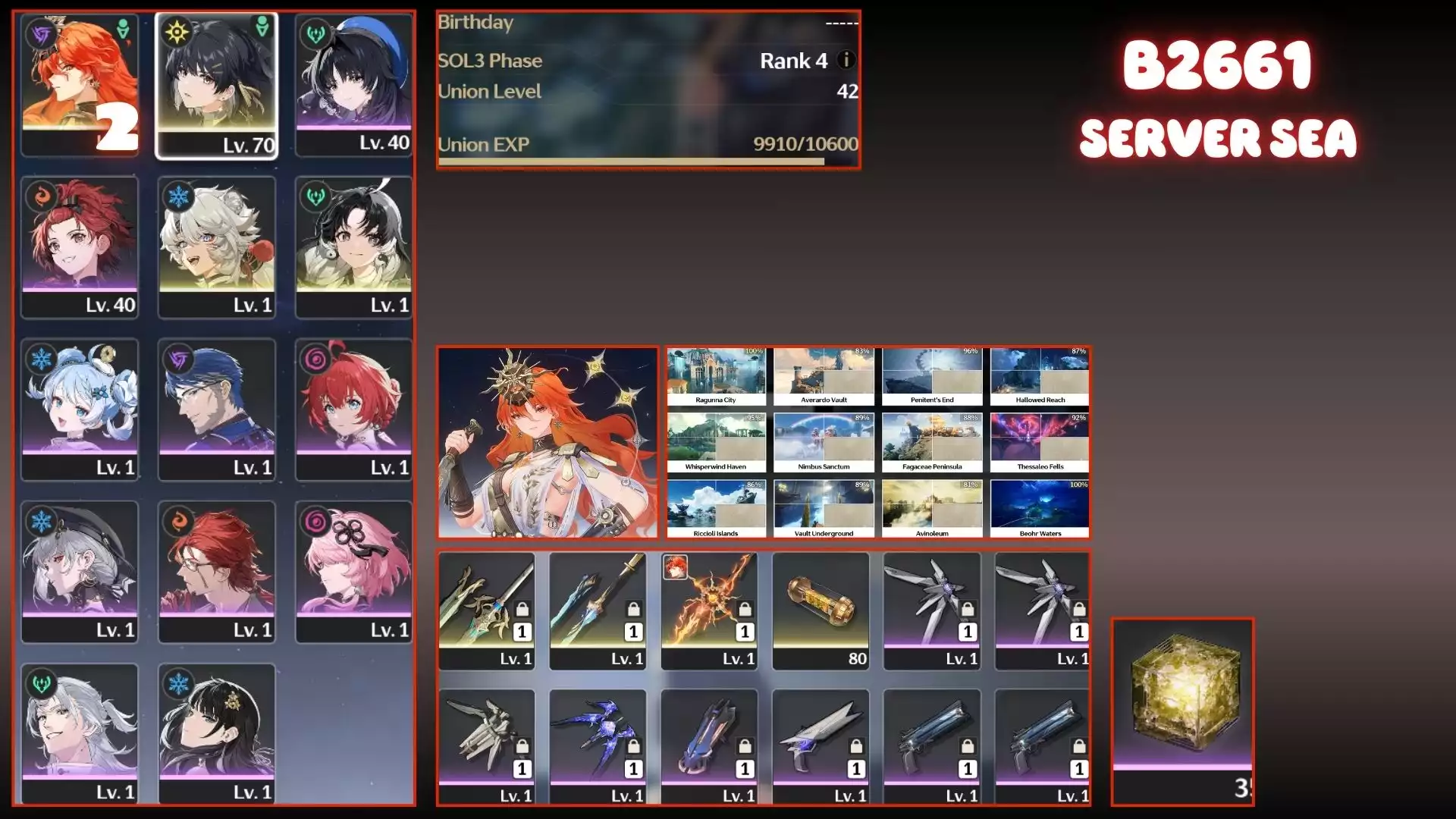Screen dimensions: 1456x819
Task: Choose the blue-beret character at Lv. 40
Action: (x=353, y=86)
